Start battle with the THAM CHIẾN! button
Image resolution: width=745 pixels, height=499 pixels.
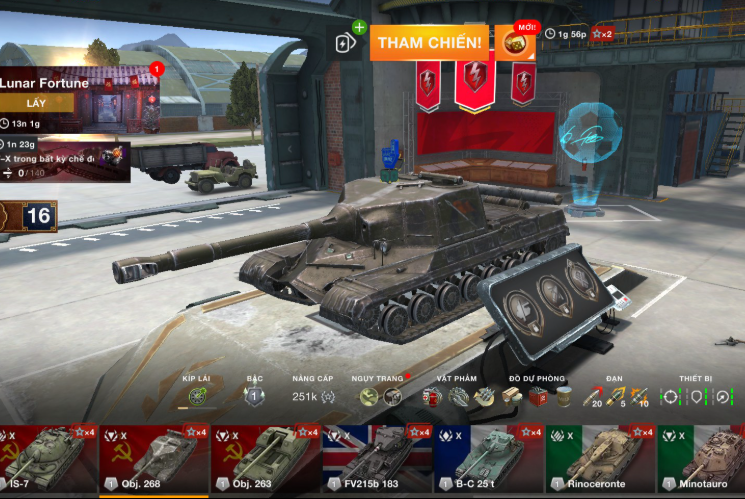tap(432, 43)
